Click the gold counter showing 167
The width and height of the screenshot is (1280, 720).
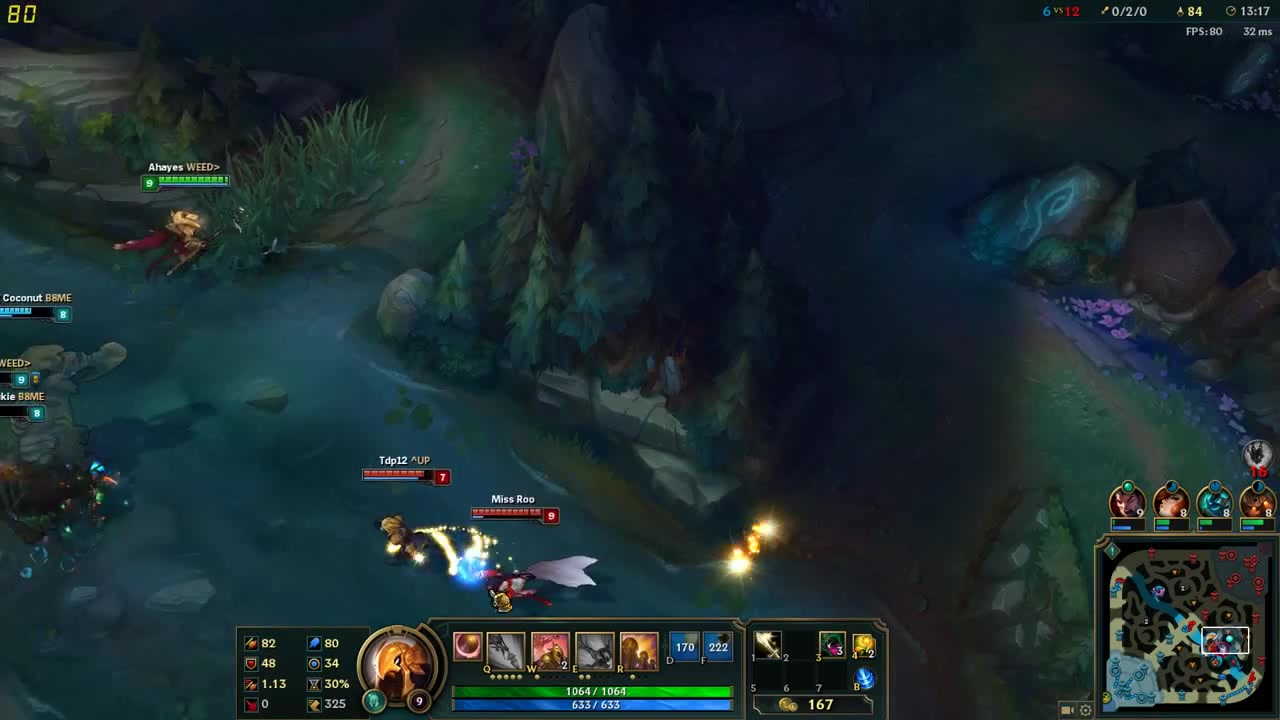tap(820, 703)
